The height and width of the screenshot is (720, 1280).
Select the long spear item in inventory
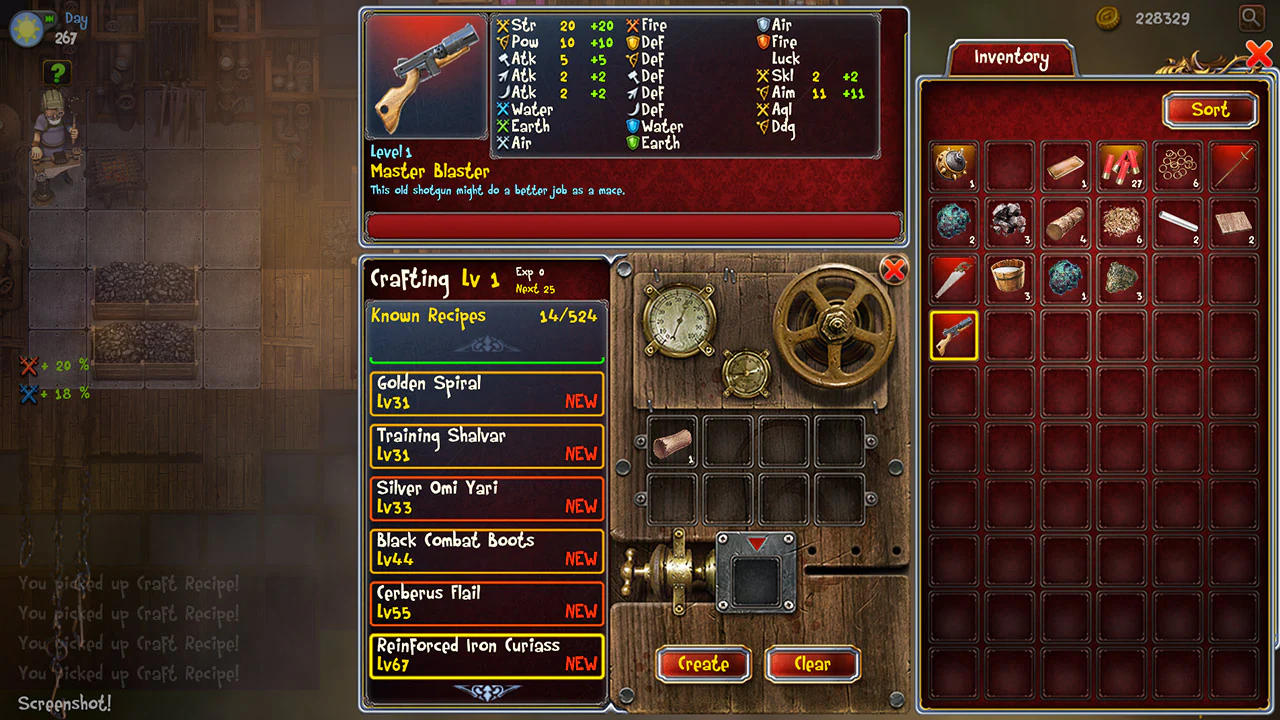click(1233, 167)
